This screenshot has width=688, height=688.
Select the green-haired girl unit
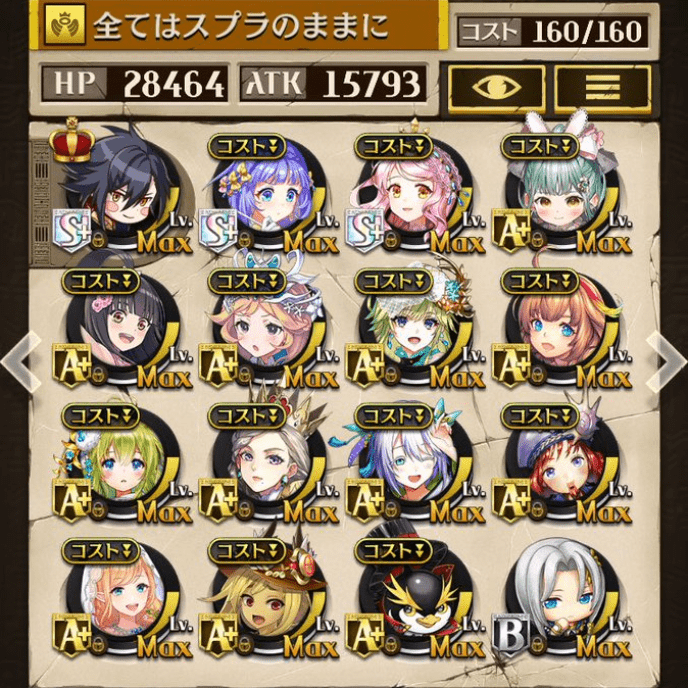119,466
